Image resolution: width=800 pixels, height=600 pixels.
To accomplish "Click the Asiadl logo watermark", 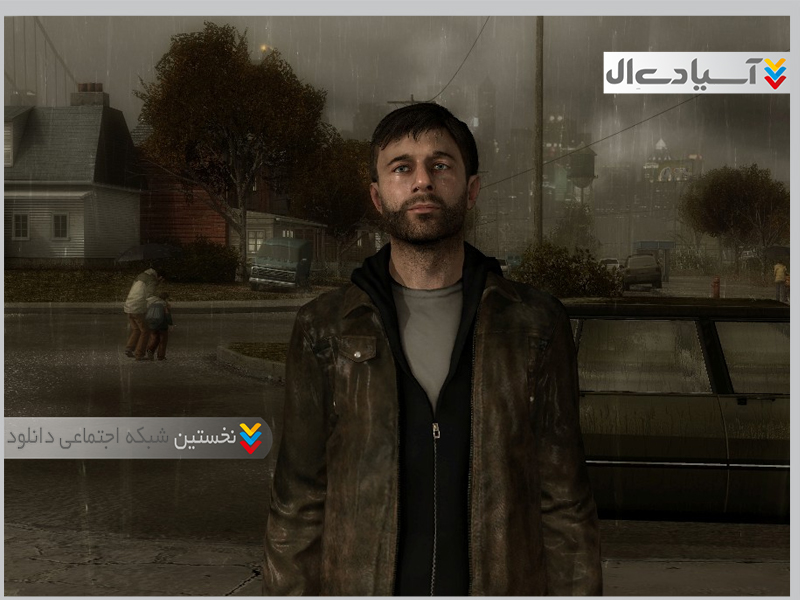I will [x=696, y=73].
